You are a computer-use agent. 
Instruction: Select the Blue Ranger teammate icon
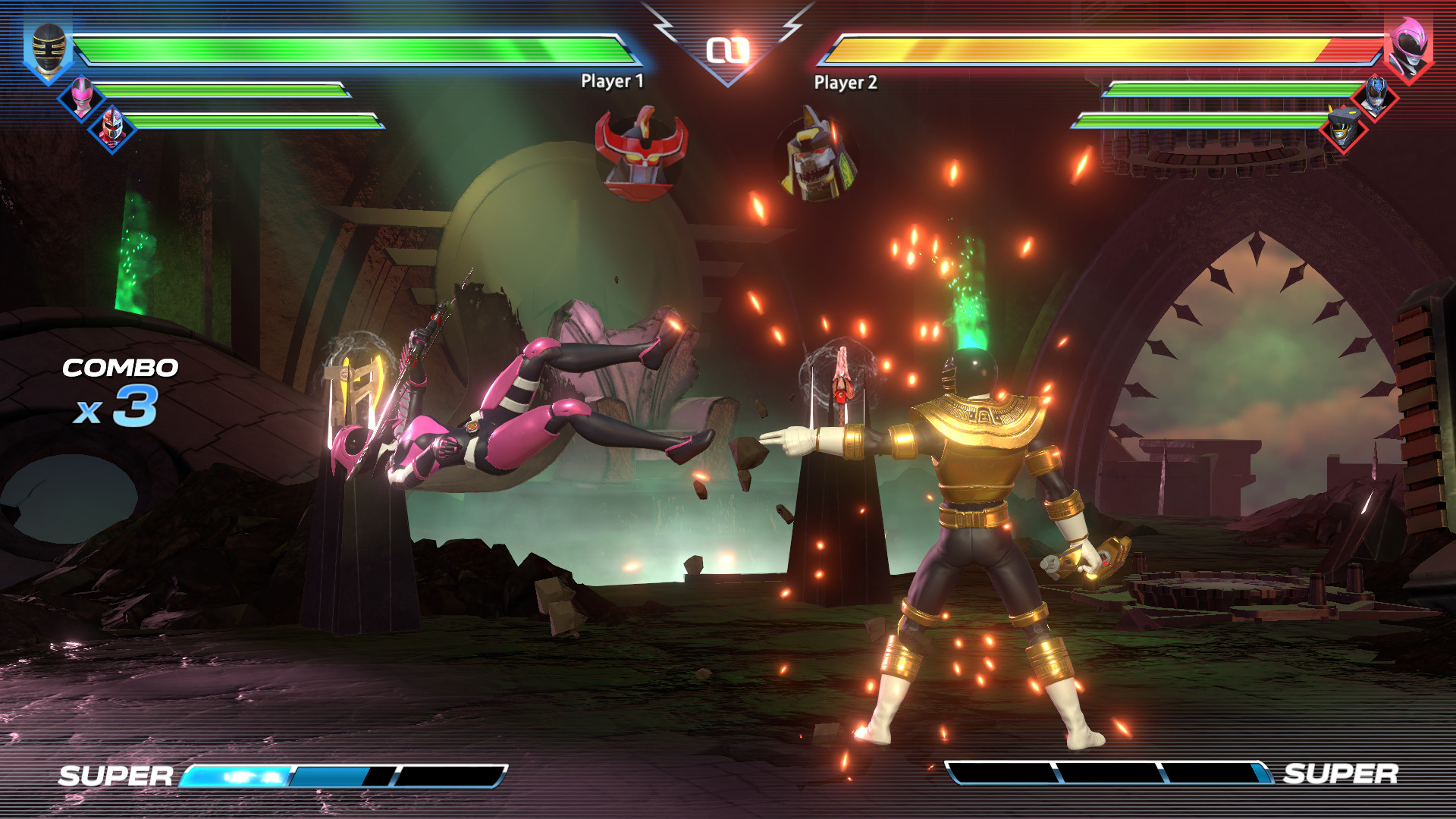point(1374,99)
